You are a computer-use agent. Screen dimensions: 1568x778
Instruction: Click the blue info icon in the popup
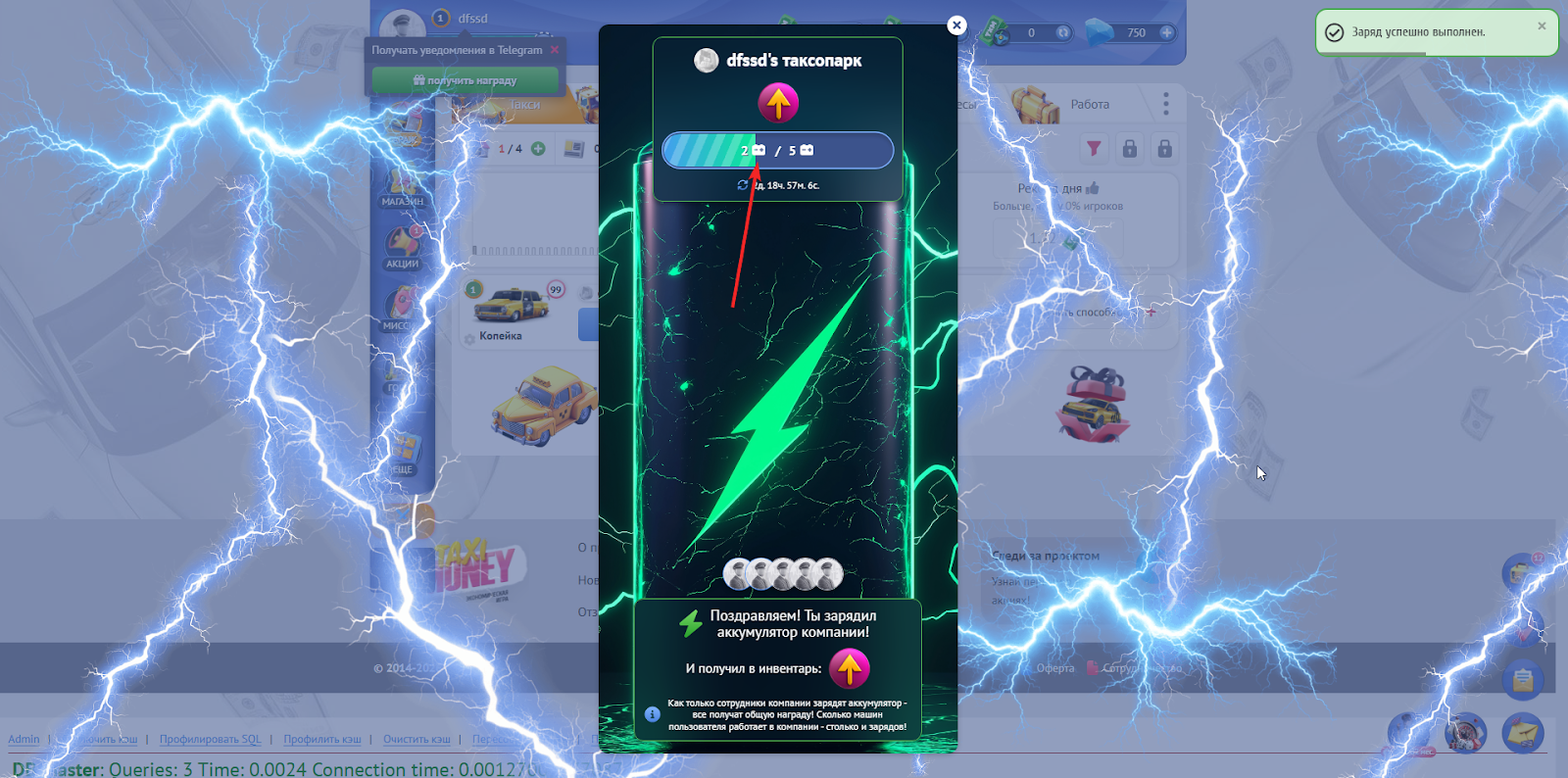coord(653,714)
